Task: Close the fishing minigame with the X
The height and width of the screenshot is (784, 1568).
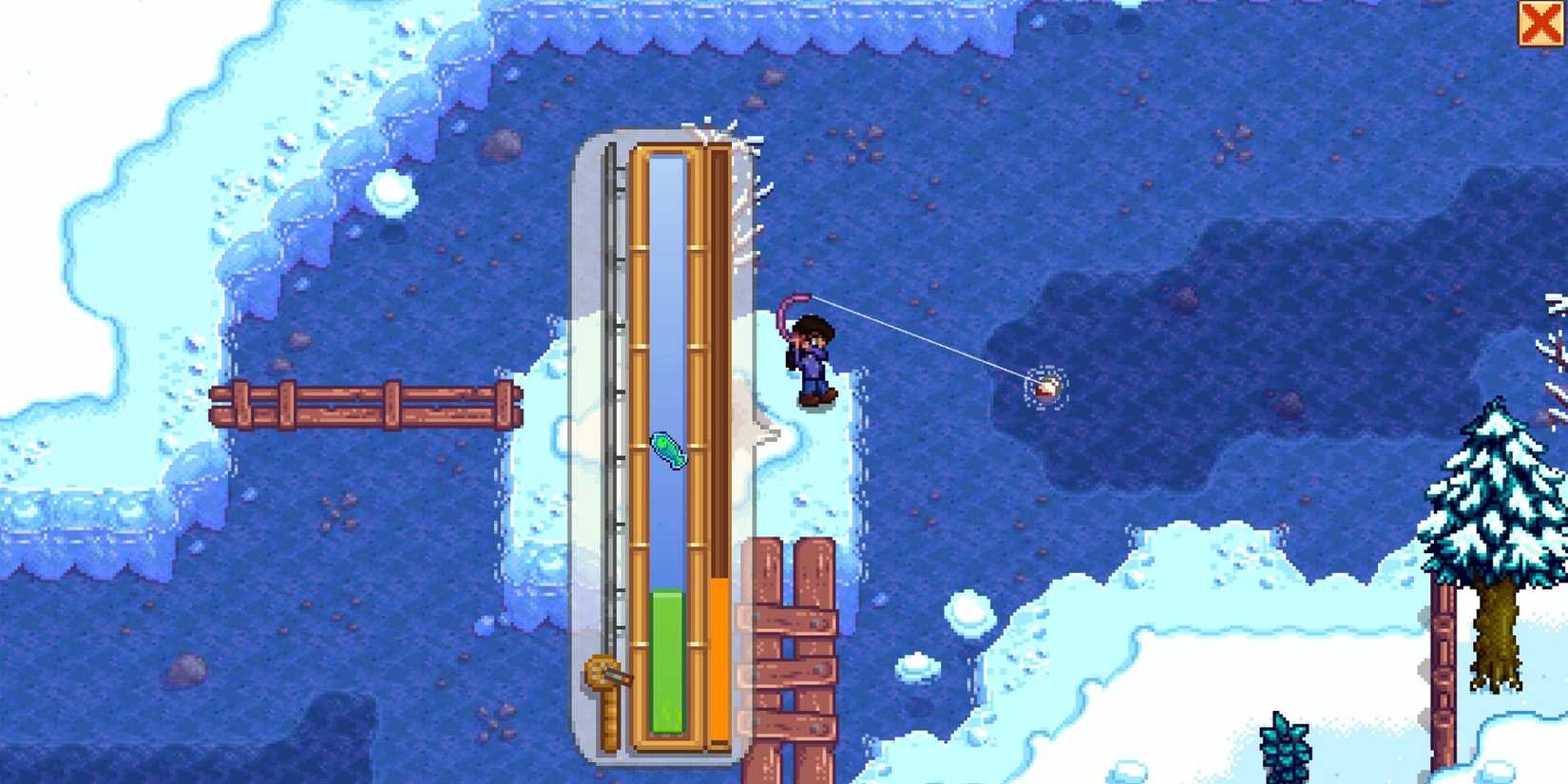Action: (1543, 24)
